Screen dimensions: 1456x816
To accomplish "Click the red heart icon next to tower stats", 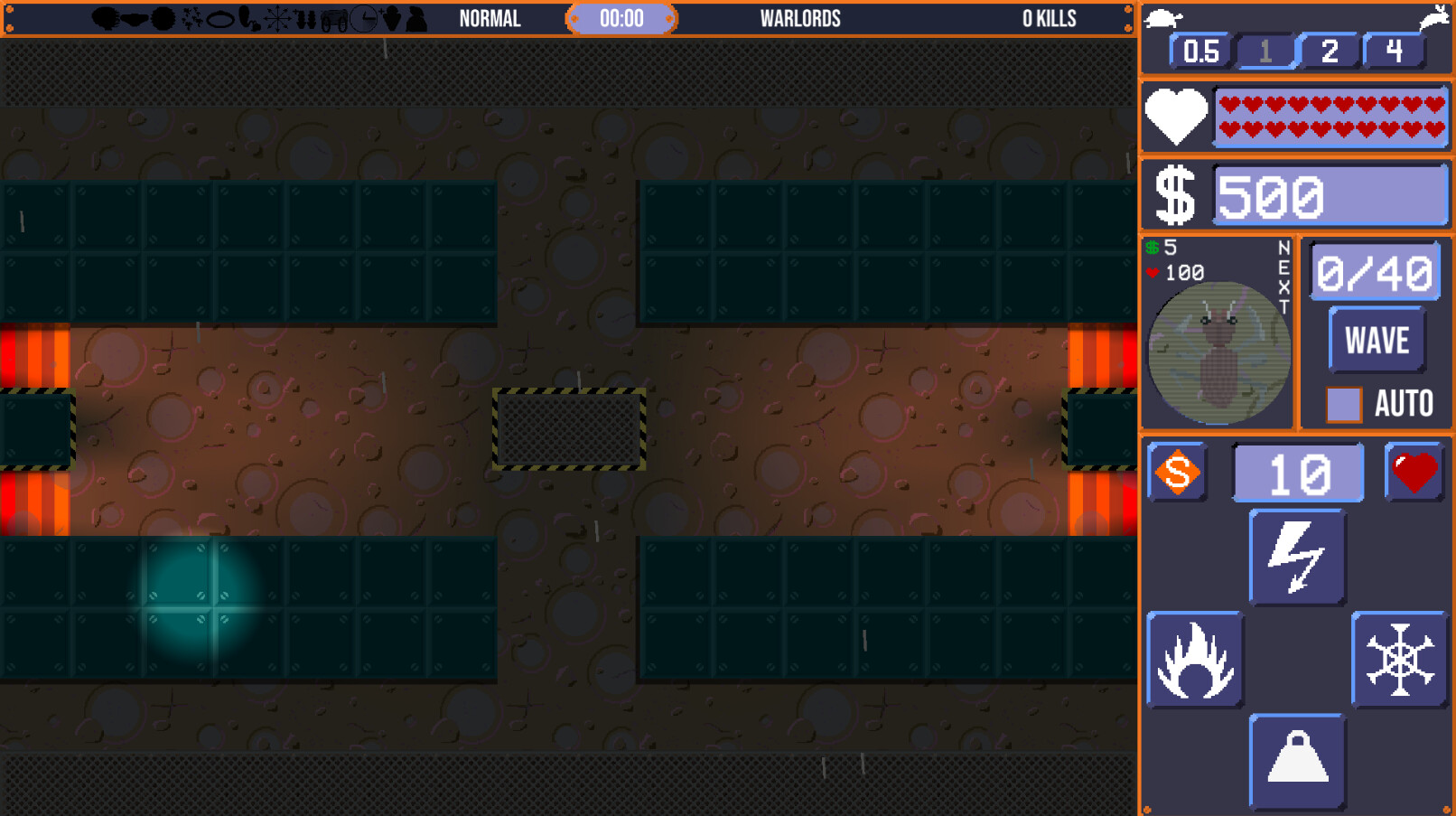I will point(1413,471).
